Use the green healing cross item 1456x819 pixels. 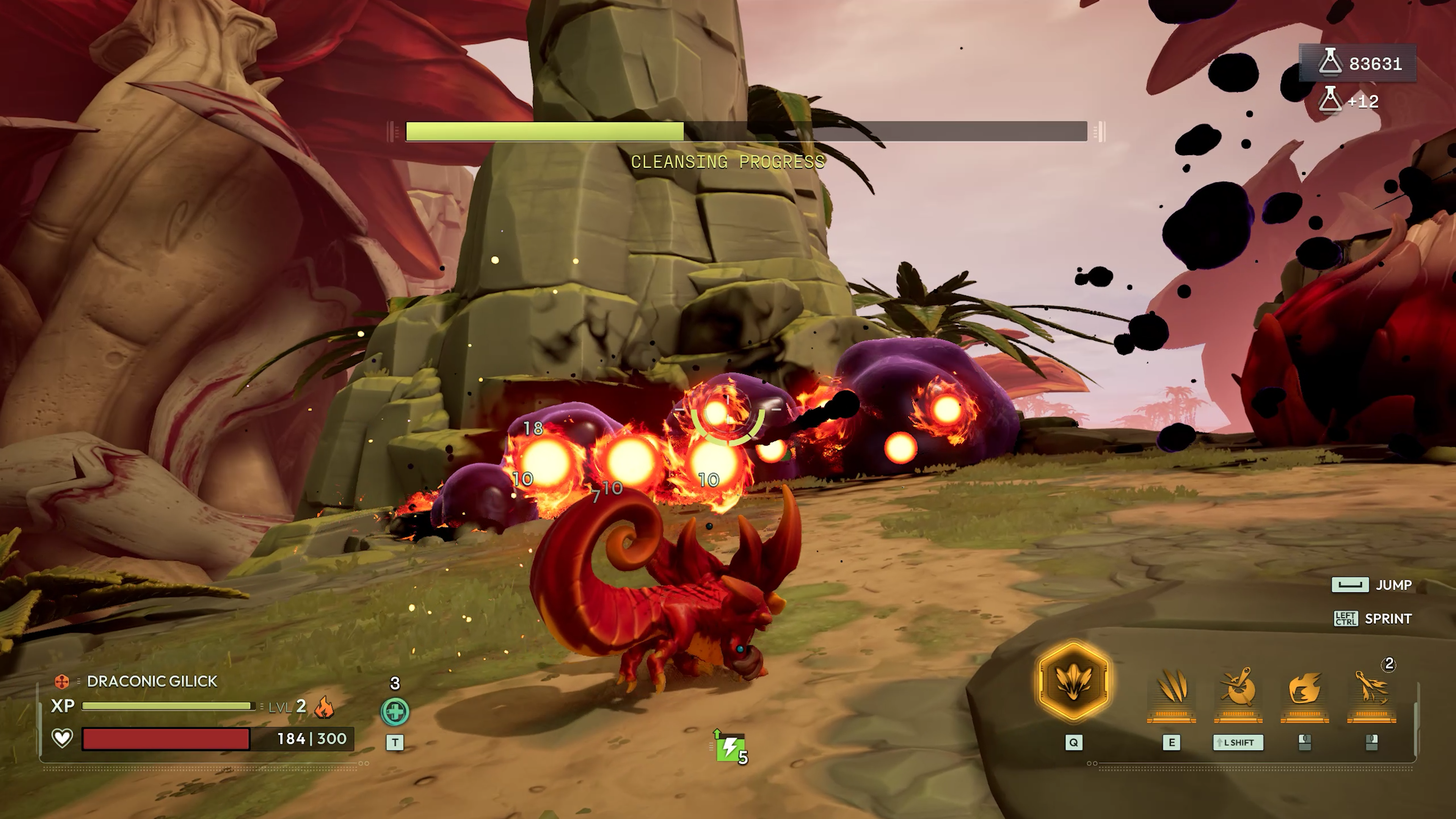point(394,712)
